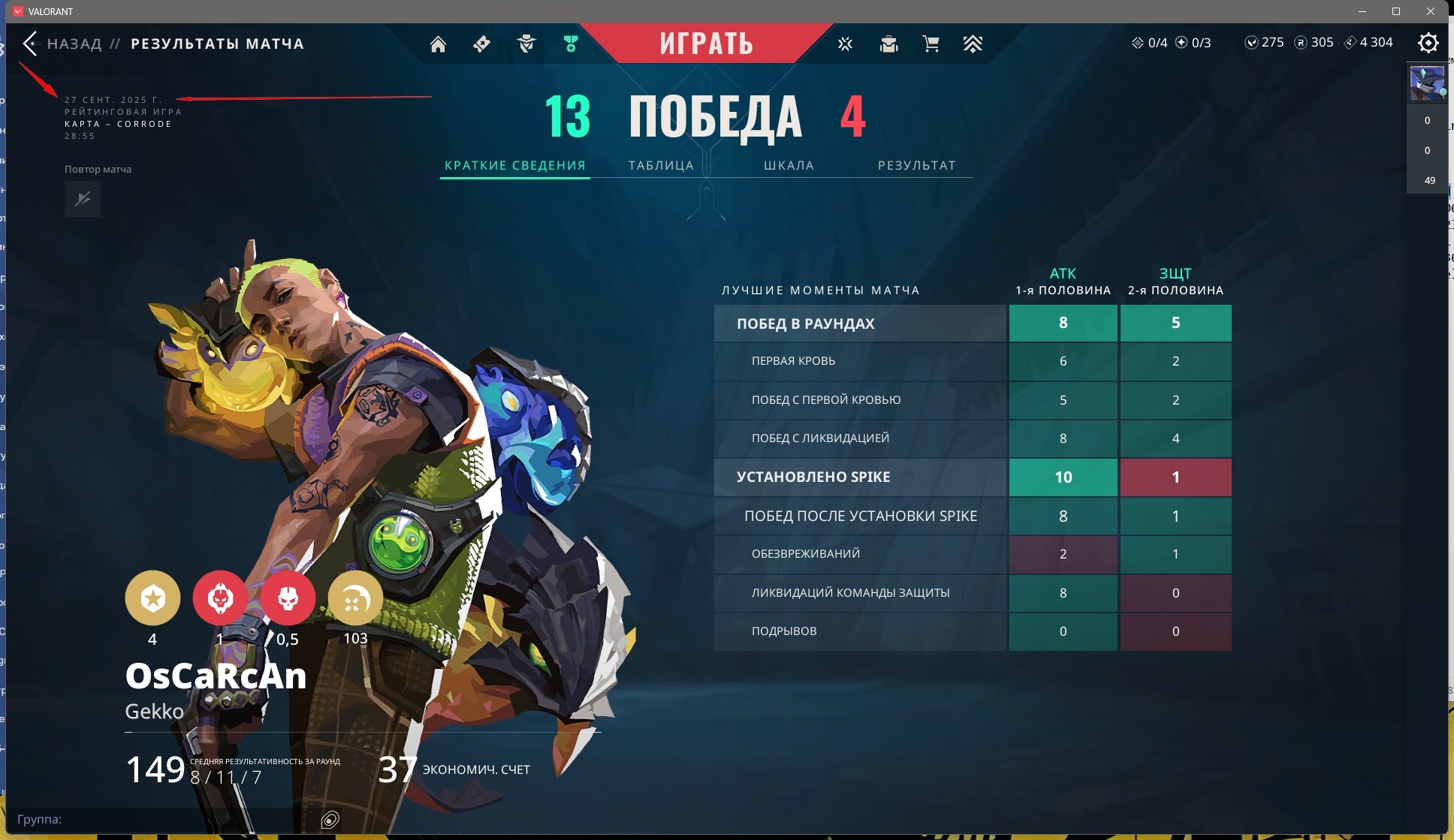Open the party voice icon near Группа
Image resolution: width=1454 pixels, height=840 pixels.
330,819
